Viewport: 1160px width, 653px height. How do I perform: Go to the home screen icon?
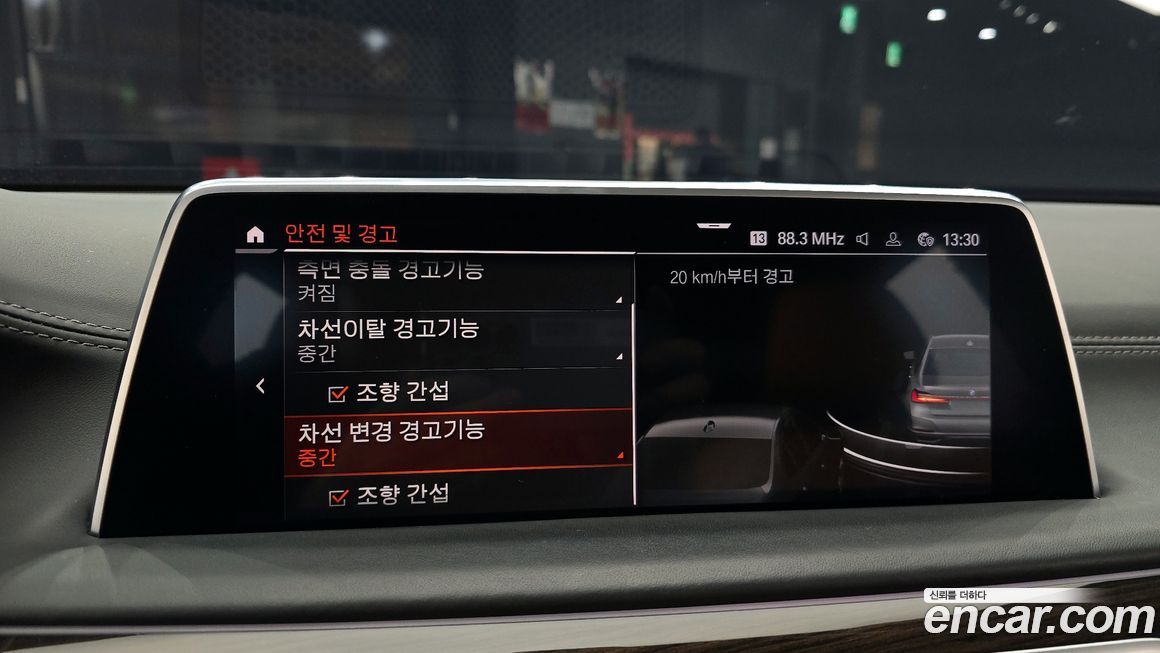pos(255,234)
